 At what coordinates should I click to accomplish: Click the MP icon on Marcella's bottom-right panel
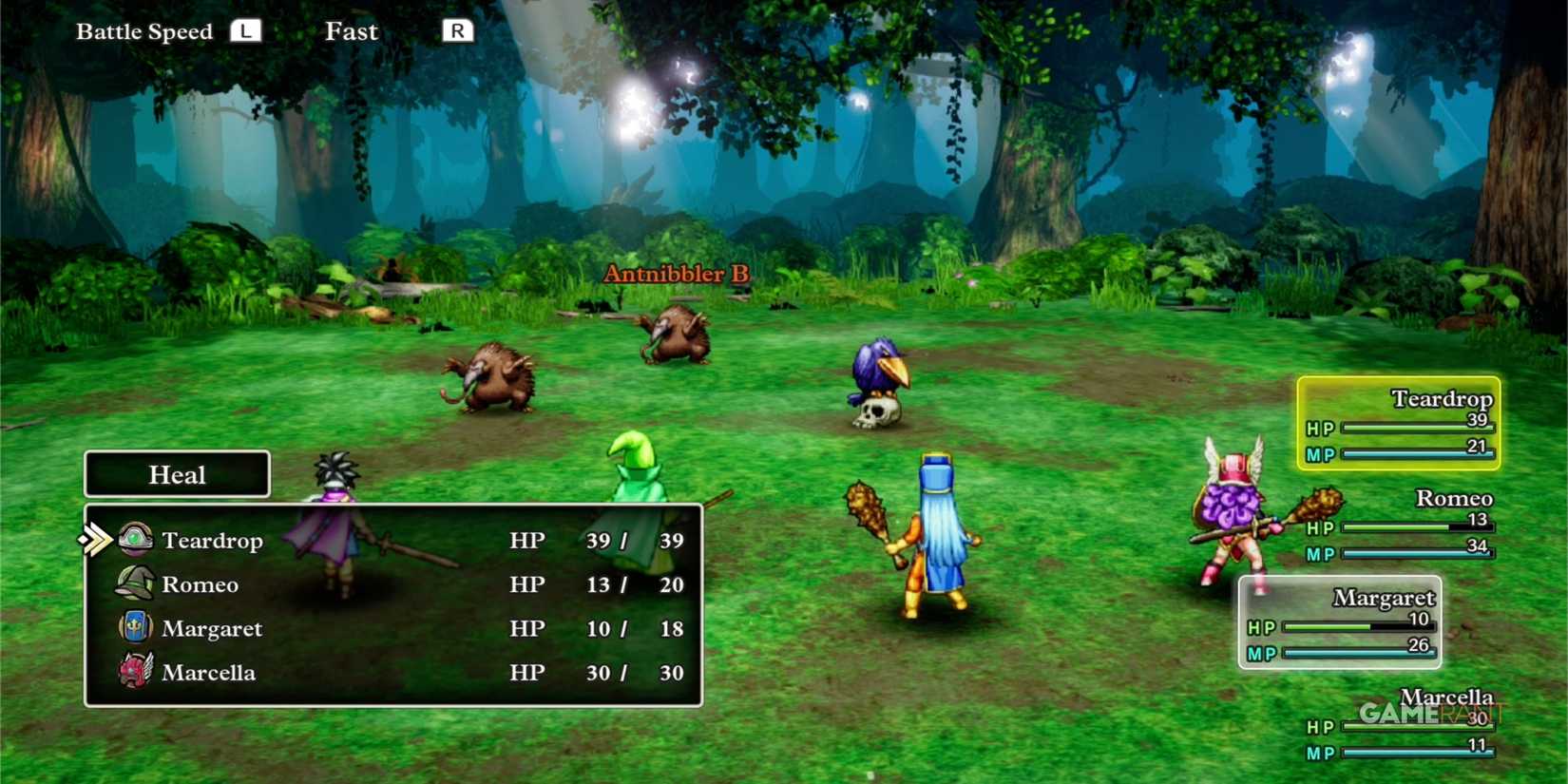1320,753
